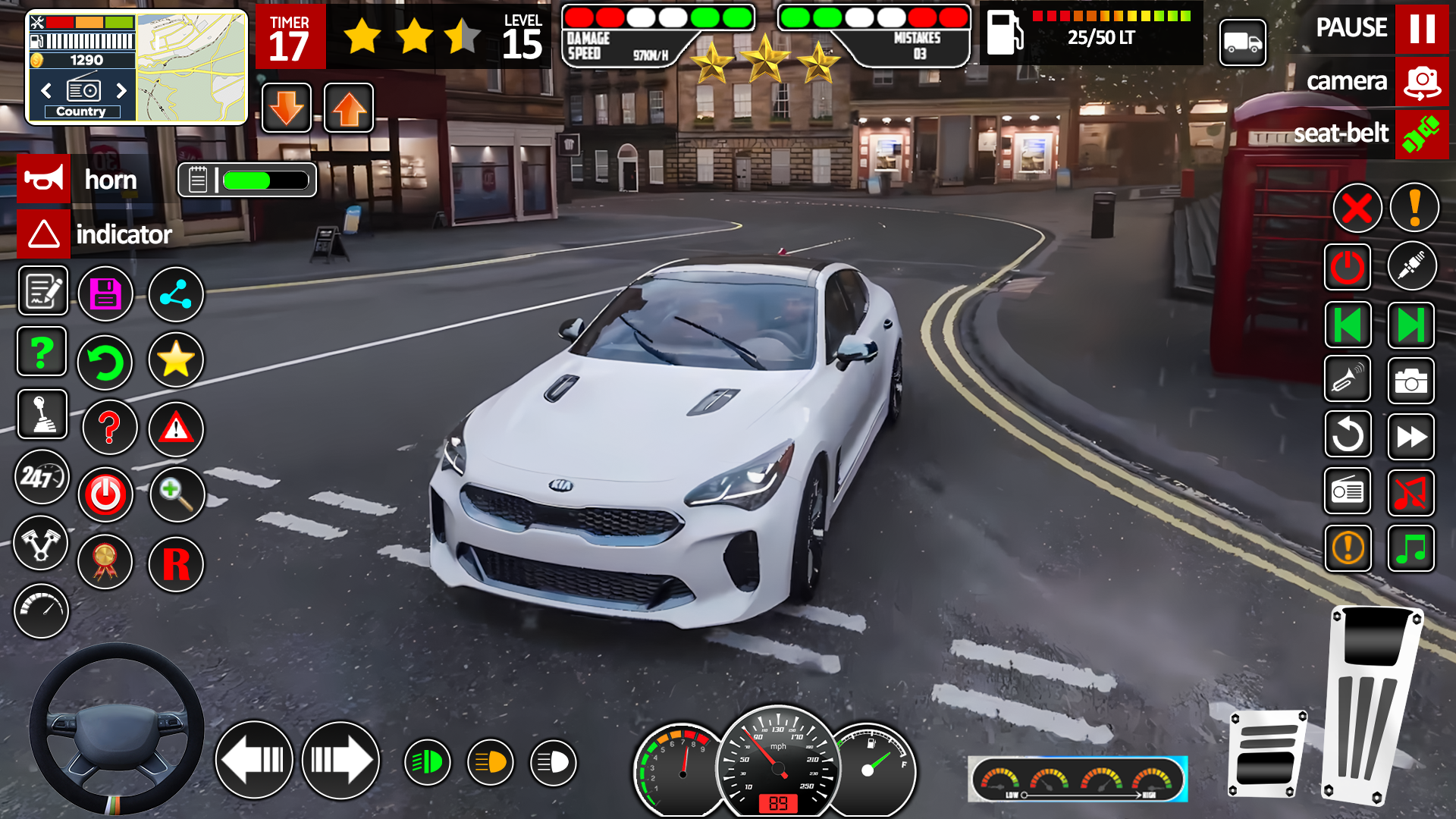The image size is (1456, 819).
Task: Click previous arrow on Country radio station
Action: pos(45,90)
